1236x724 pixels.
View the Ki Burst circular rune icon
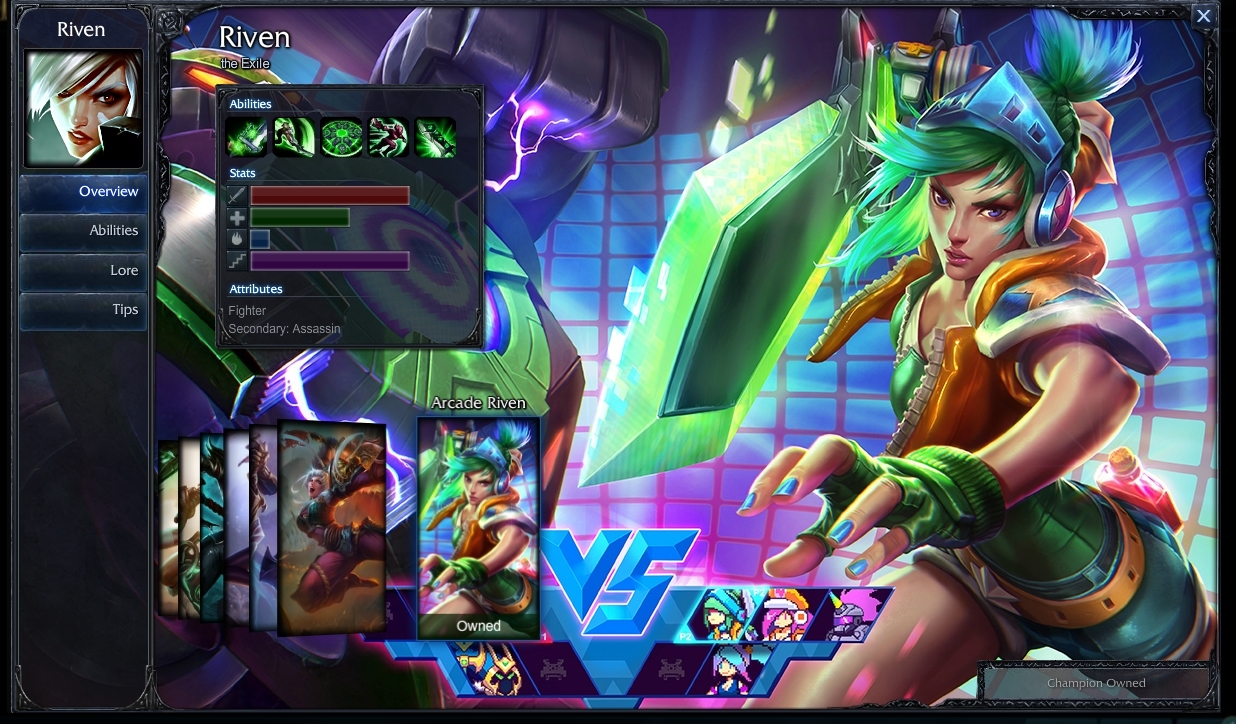pyautogui.click(x=341, y=137)
